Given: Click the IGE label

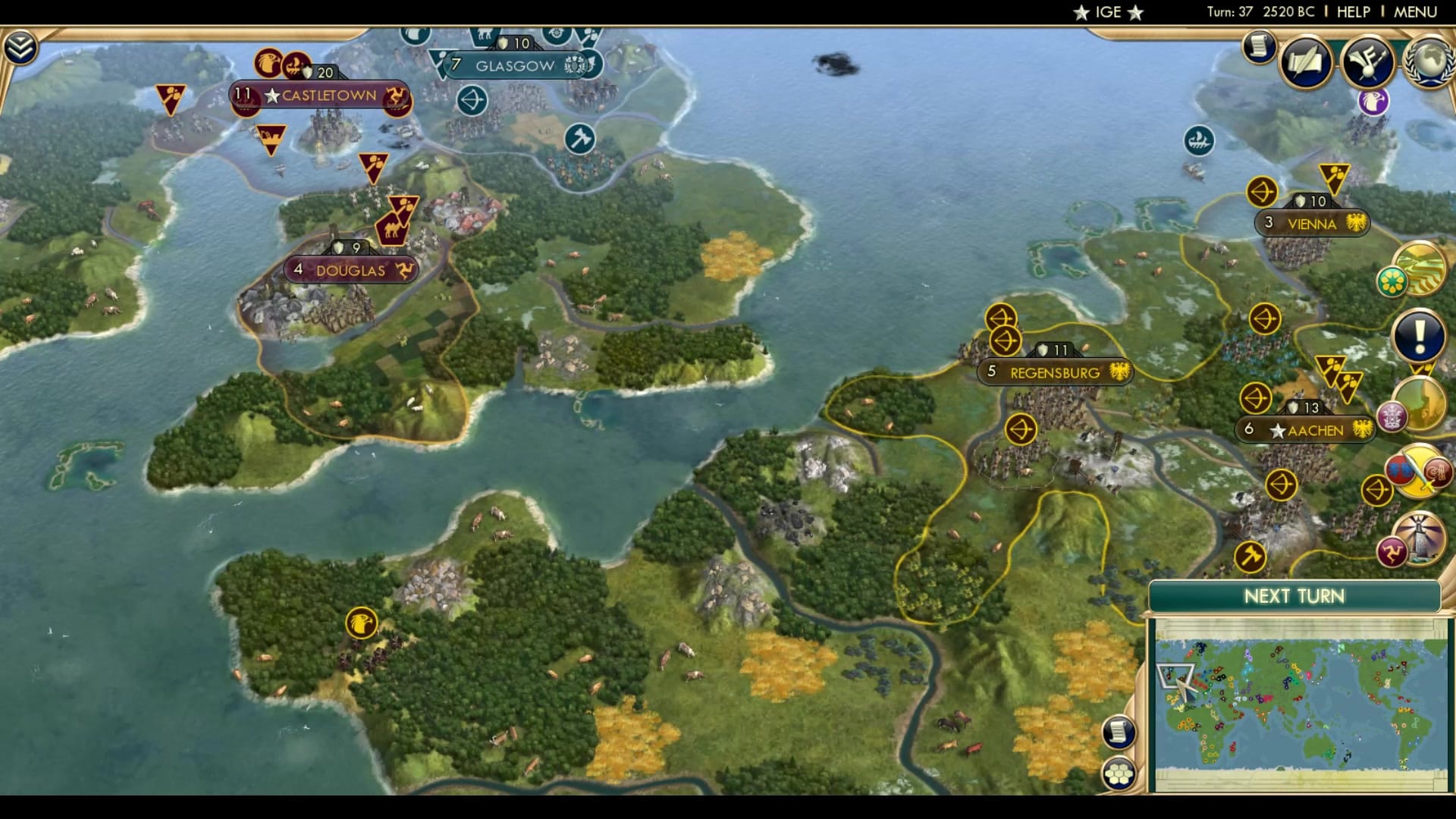Looking at the screenshot, I should 1107,12.
